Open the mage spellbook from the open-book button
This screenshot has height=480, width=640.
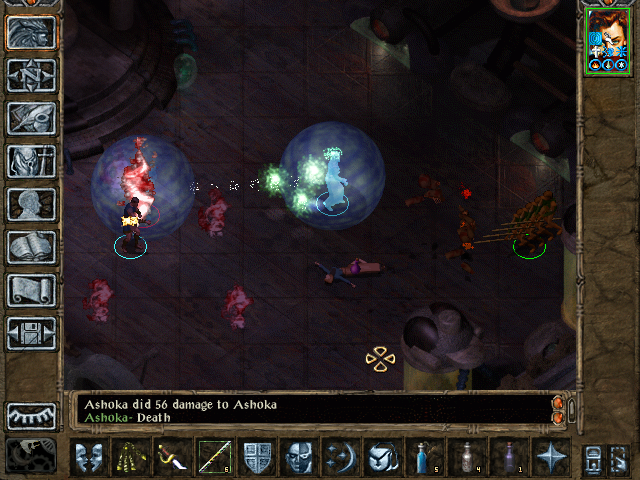point(31,247)
